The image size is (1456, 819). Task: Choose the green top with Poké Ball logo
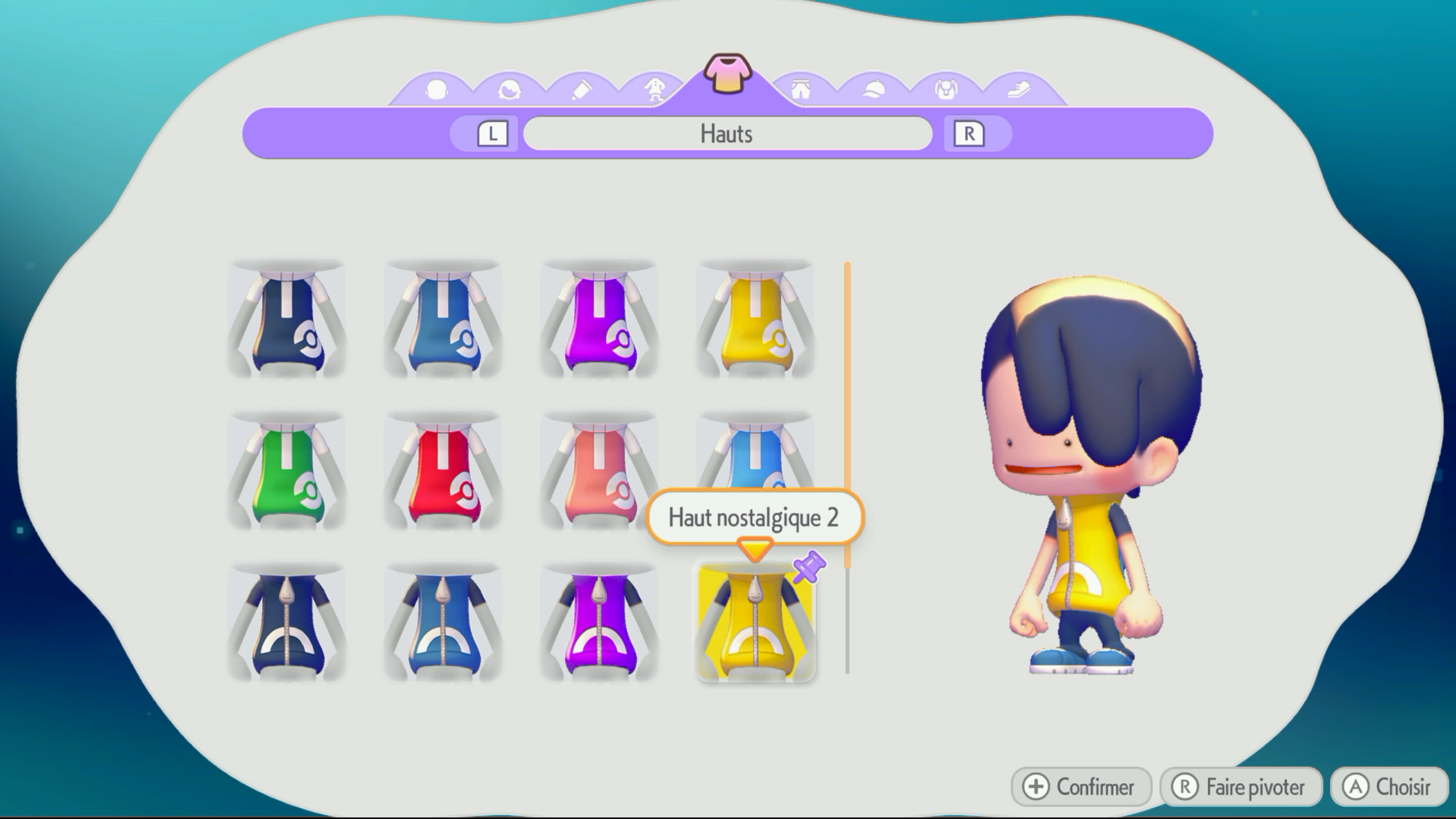click(x=287, y=471)
